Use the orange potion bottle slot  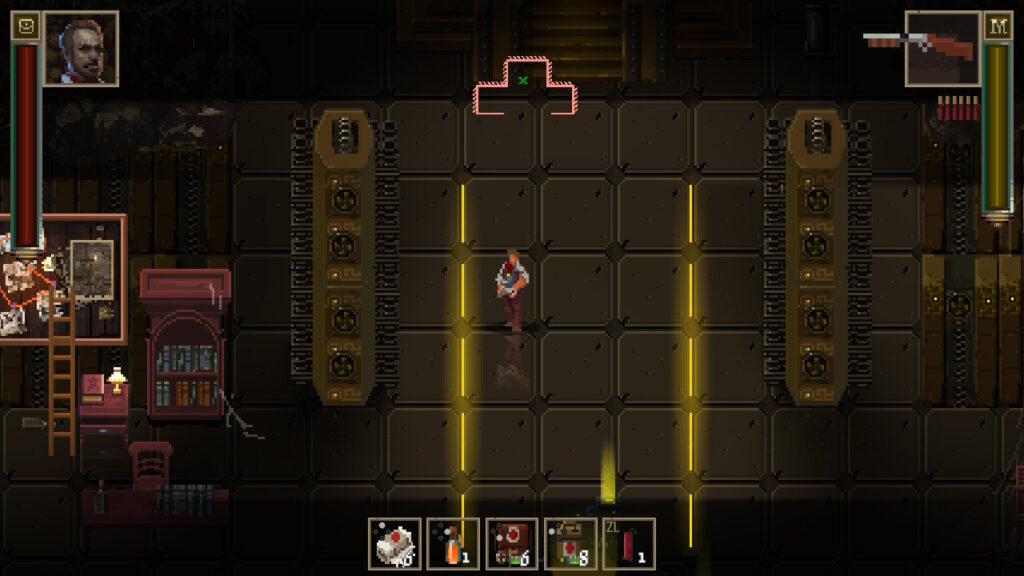453,543
